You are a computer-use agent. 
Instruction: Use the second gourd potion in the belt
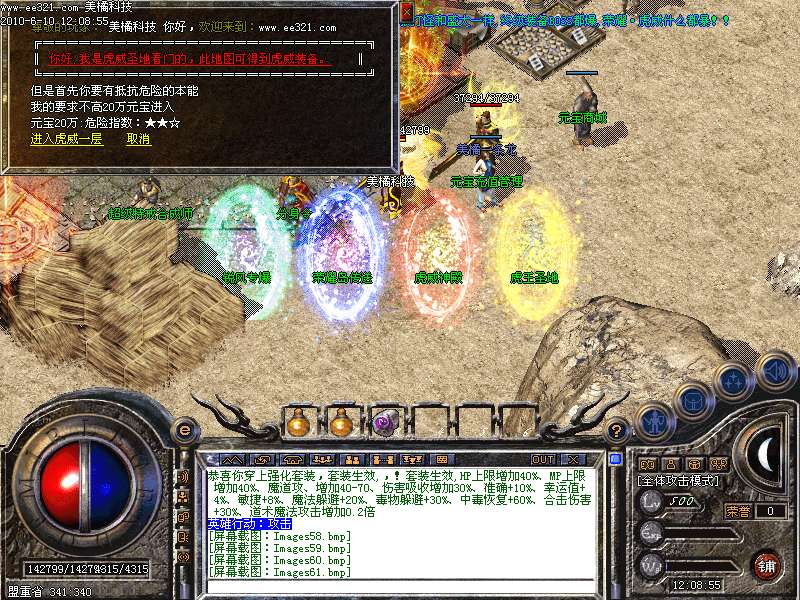click(x=341, y=423)
